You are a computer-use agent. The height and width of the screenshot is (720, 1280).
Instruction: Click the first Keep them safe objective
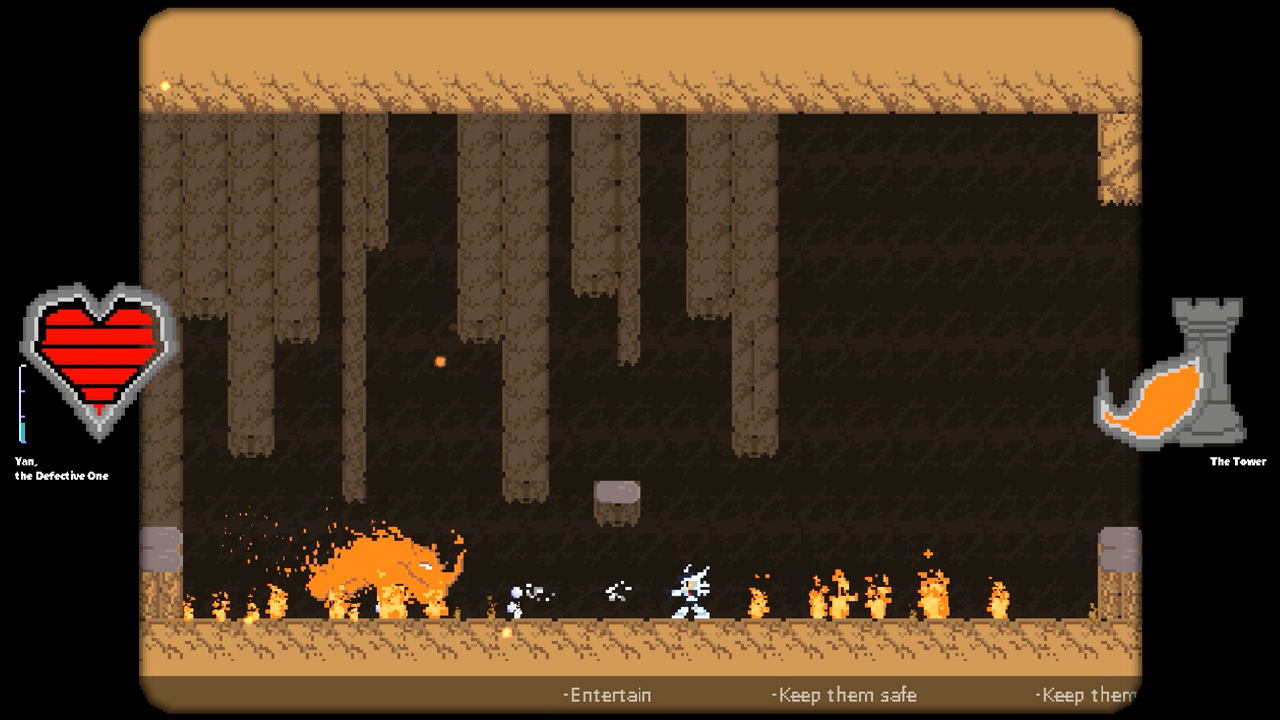[x=845, y=693]
